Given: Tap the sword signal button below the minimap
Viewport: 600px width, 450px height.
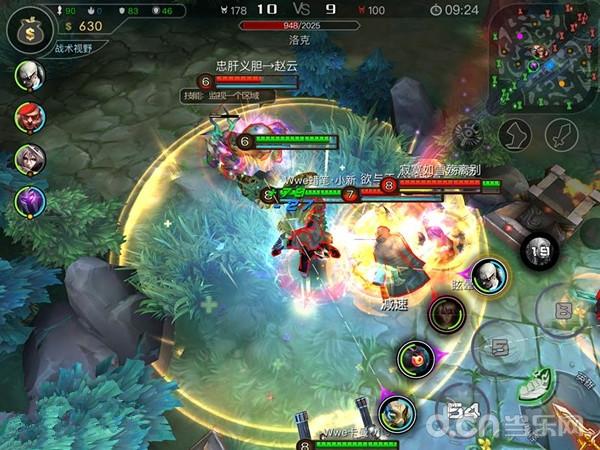Looking at the screenshot, I should 561,132.
